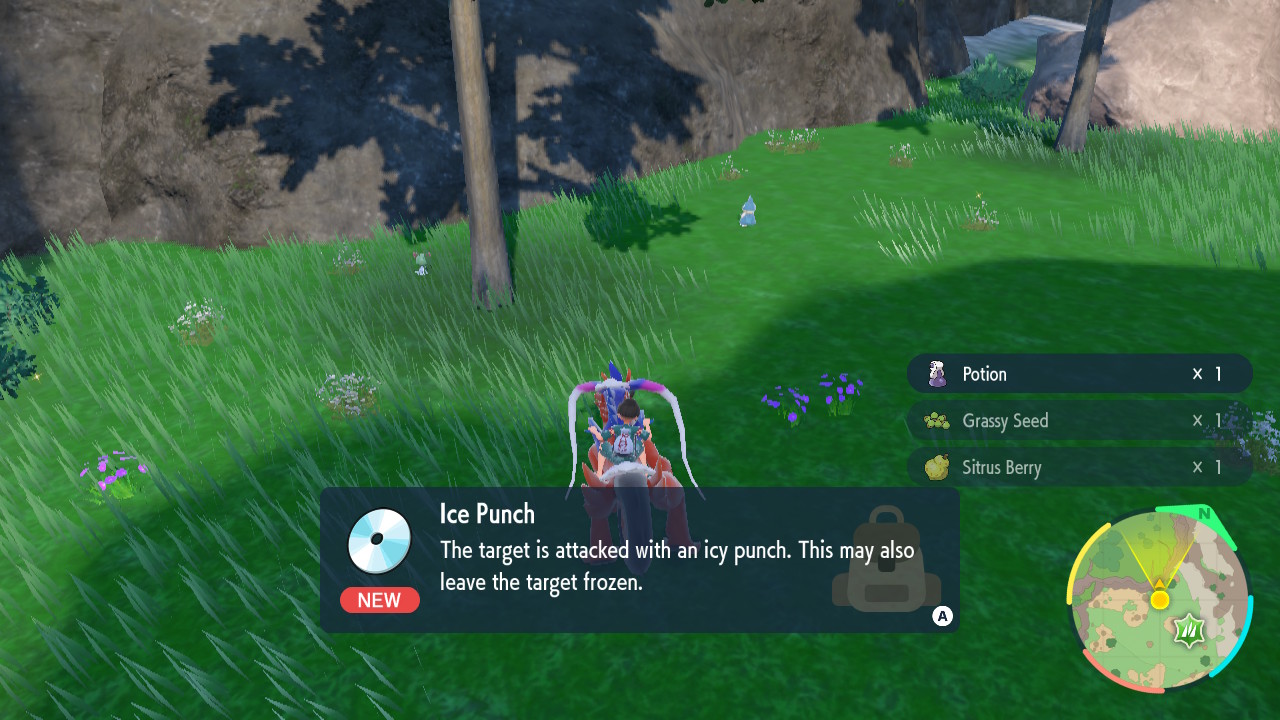
Task: Dismiss the Ice Punch description box
Action: (x=942, y=616)
